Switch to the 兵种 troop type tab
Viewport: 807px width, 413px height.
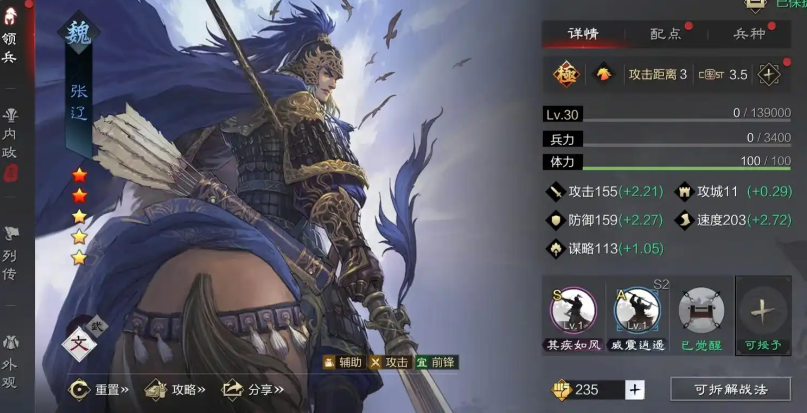[x=749, y=33]
